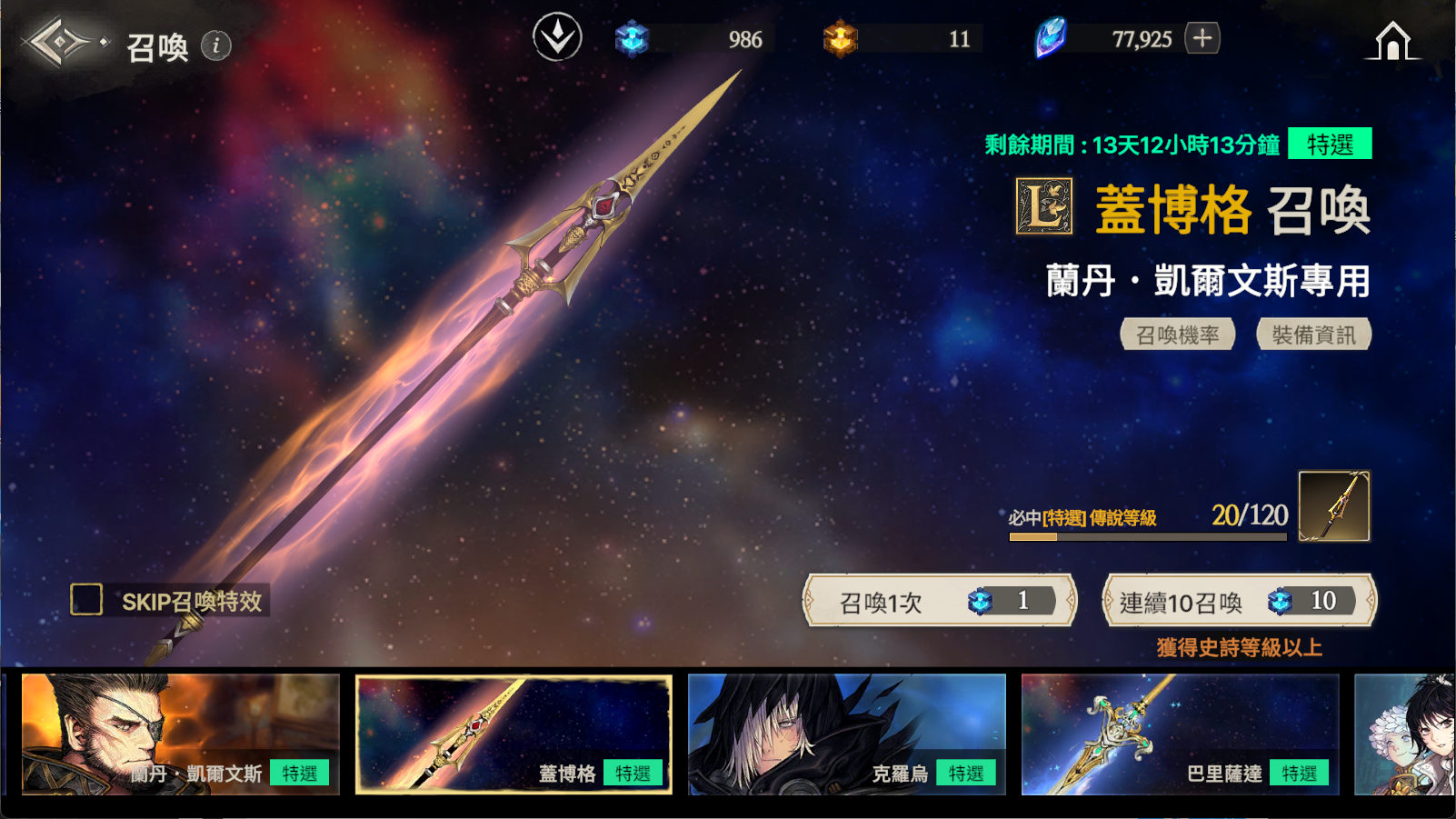Return to the home screen

[1391, 42]
